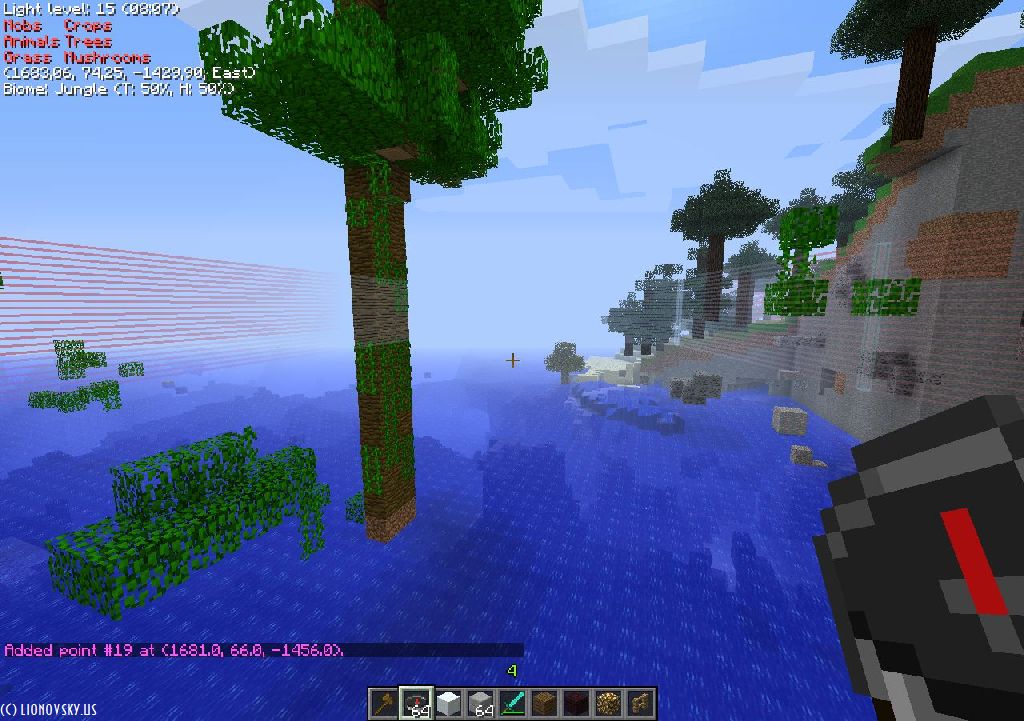Pick the light gray block stack
1024x721 pixels.
480,703
